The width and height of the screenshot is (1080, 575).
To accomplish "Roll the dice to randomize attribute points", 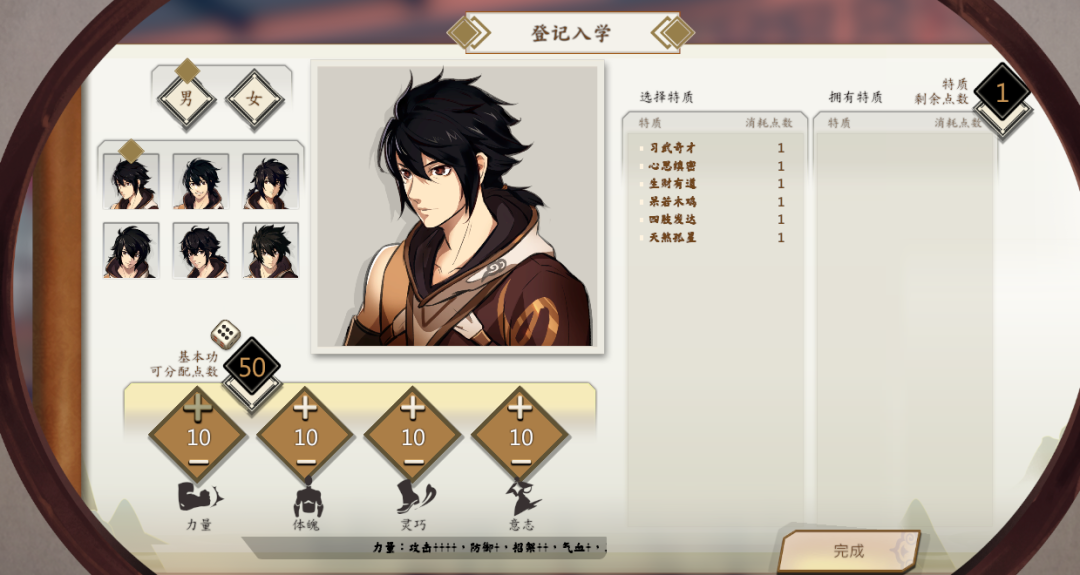I will [x=225, y=334].
